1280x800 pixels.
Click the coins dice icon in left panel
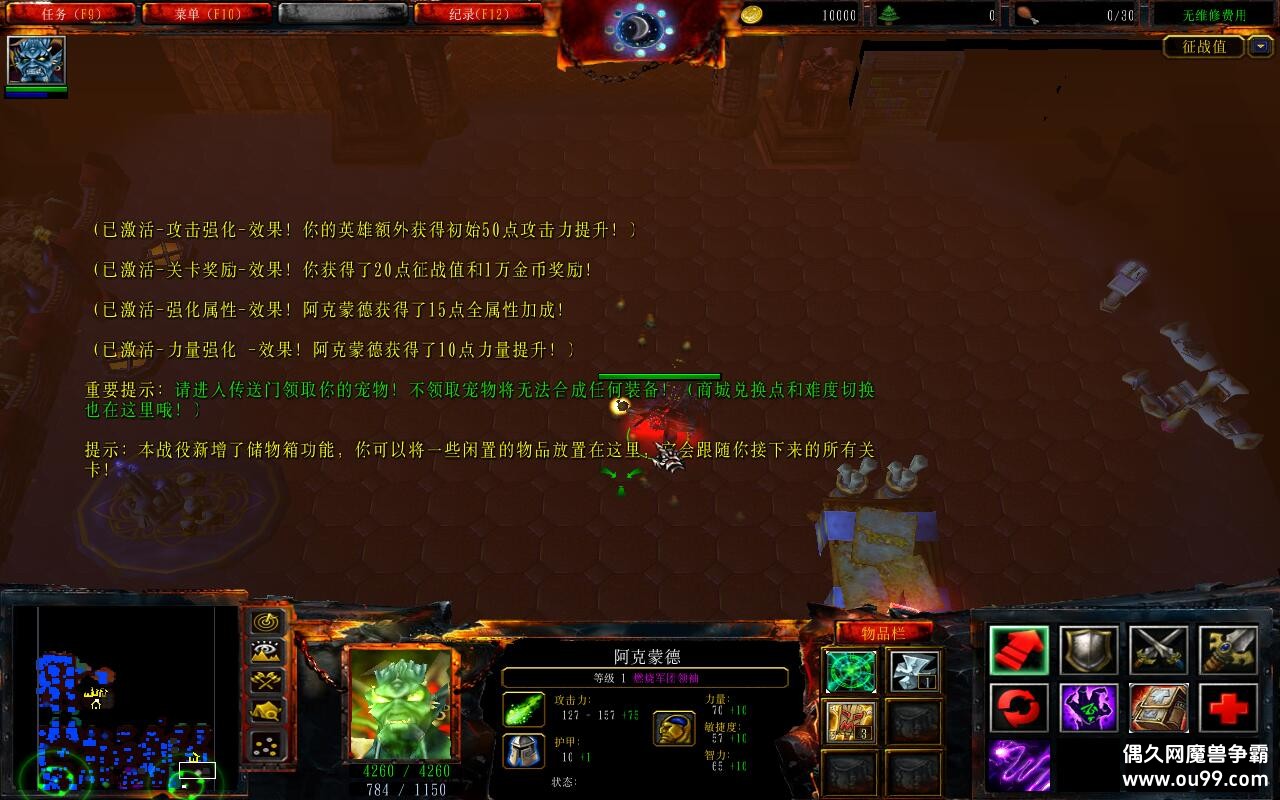[x=264, y=745]
